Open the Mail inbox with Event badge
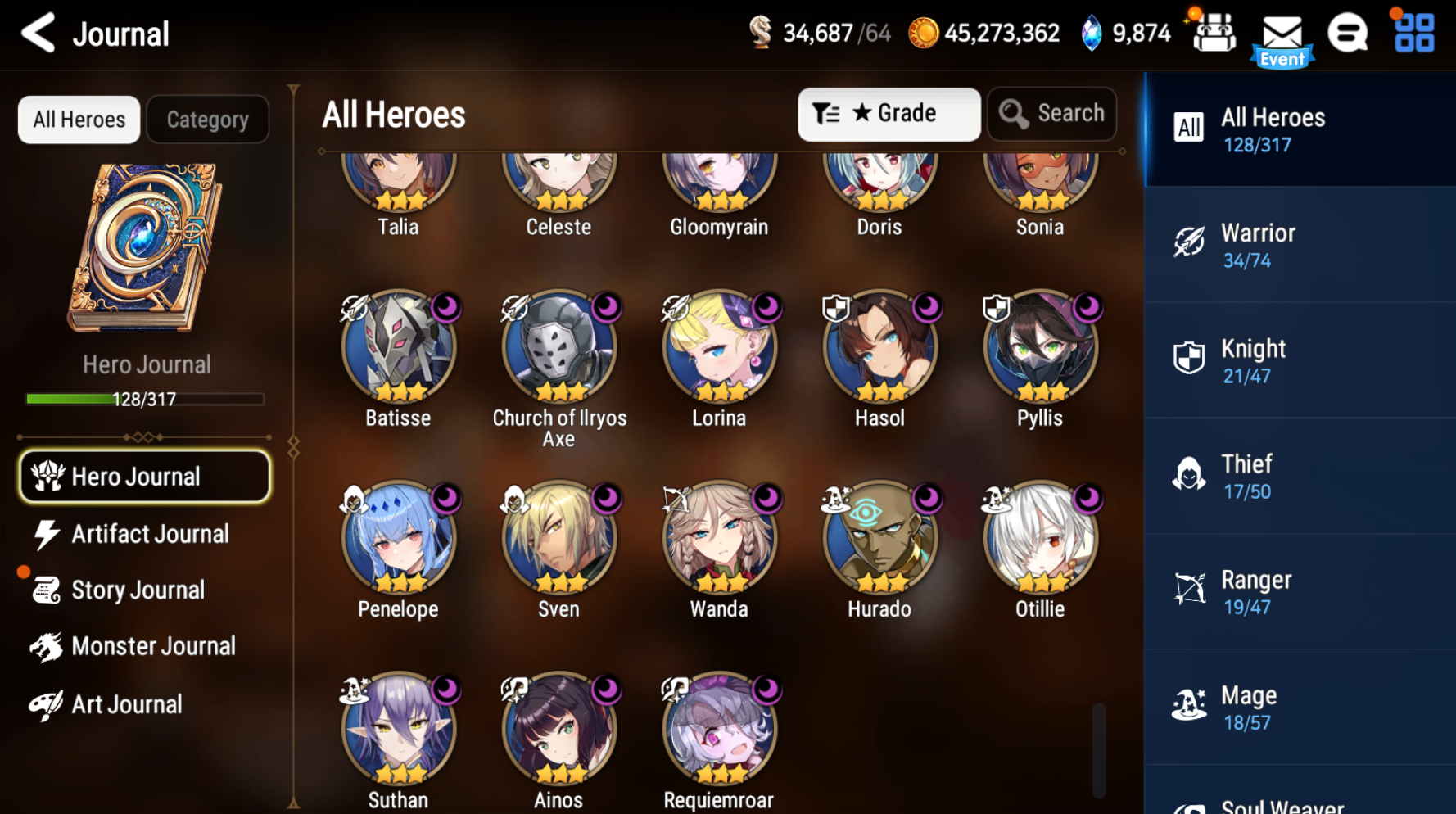 tap(1282, 34)
